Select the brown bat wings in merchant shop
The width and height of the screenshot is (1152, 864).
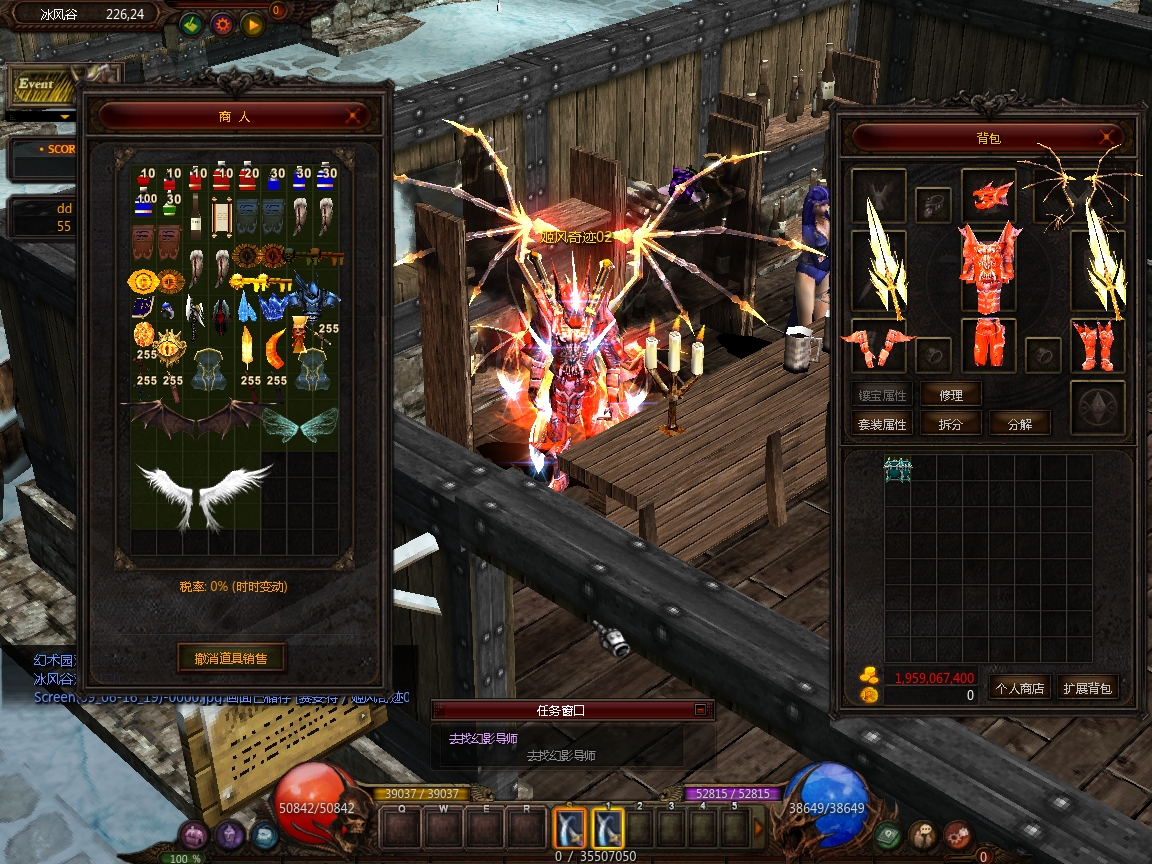coord(196,417)
